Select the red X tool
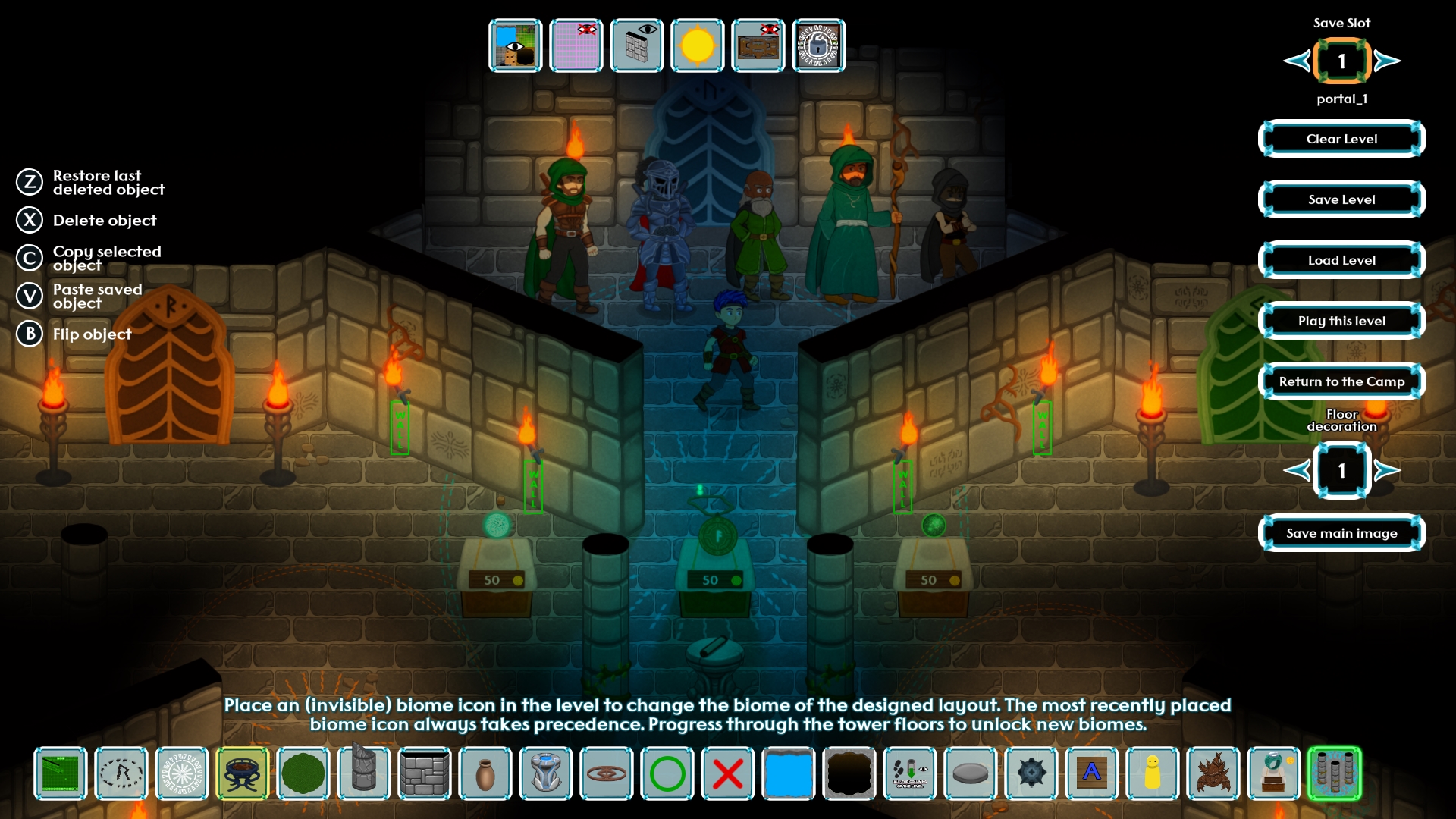 coord(728,773)
